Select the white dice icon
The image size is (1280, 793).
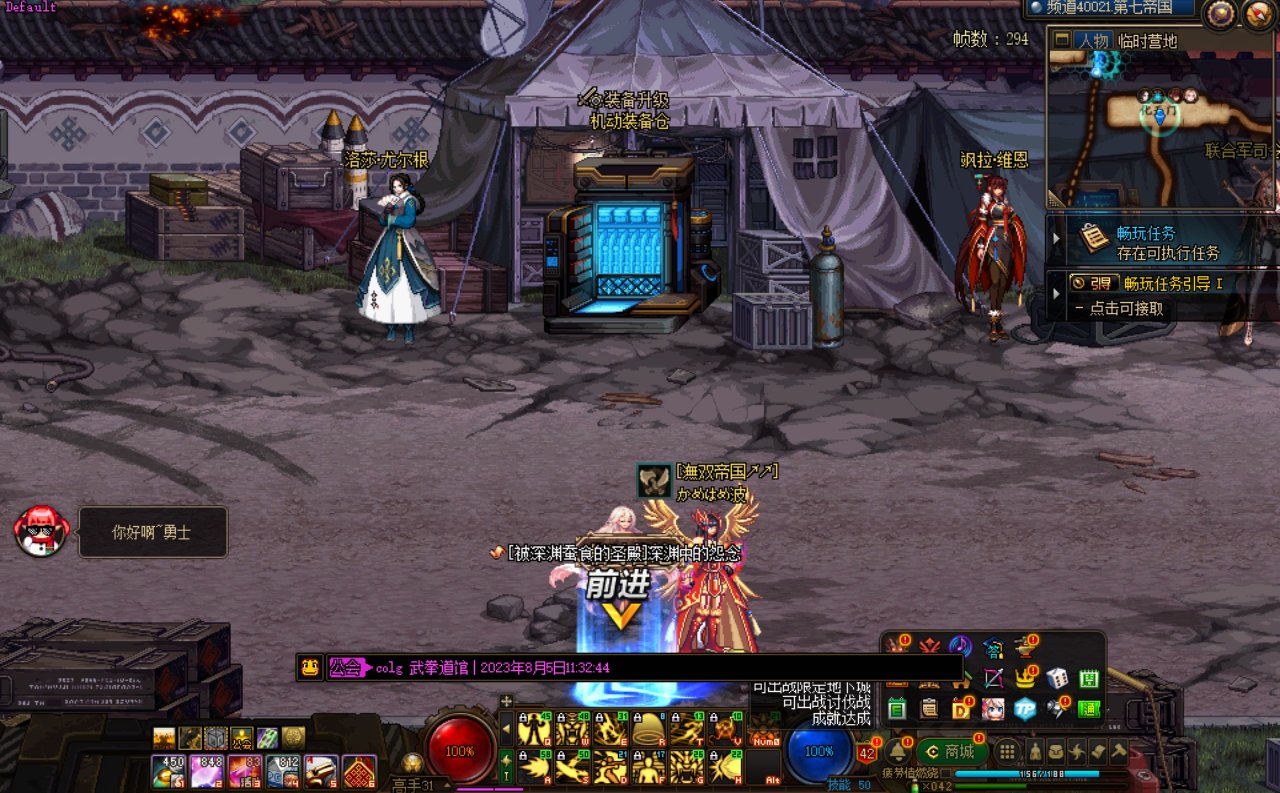[x=1057, y=678]
